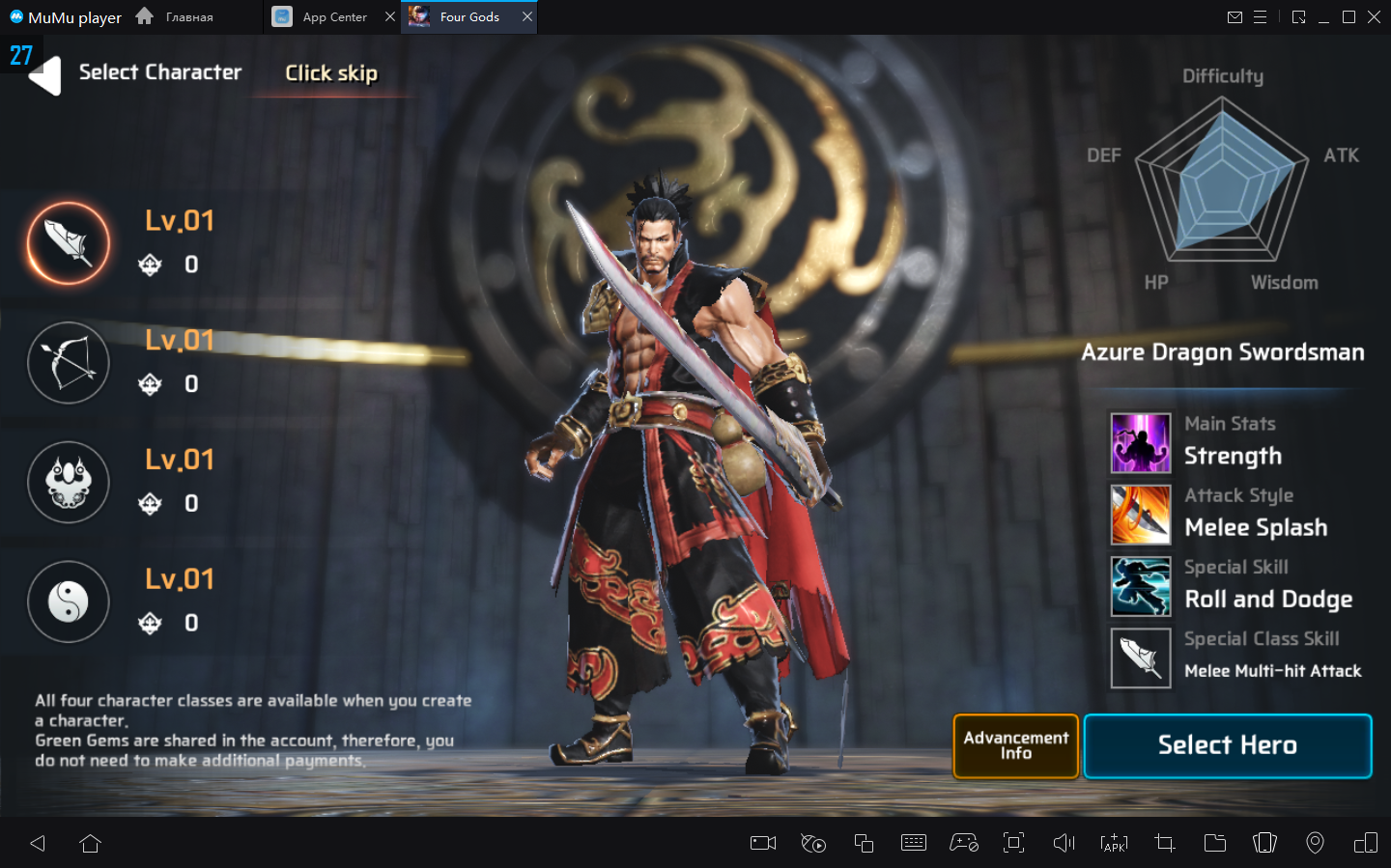The width and height of the screenshot is (1391, 868).
Task: Select the yin-yang class icon
Action: click(x=69, y=602)
